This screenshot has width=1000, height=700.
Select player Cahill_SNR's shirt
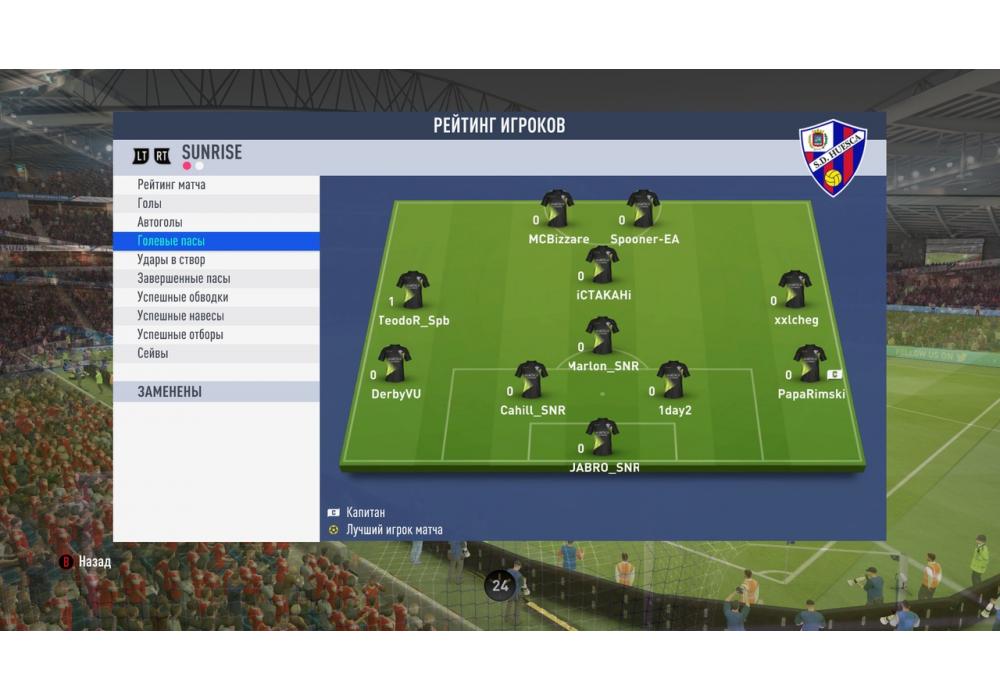click(x=531, y=380)
